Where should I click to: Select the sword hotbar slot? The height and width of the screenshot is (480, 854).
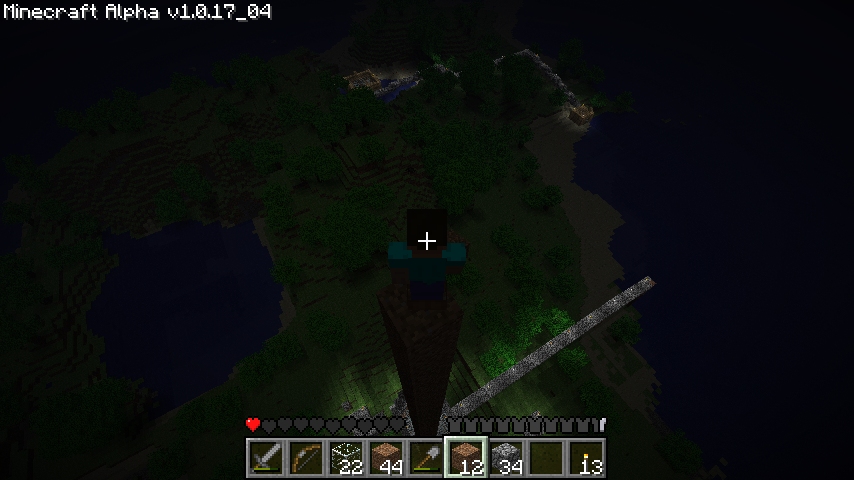click(266, 458)
